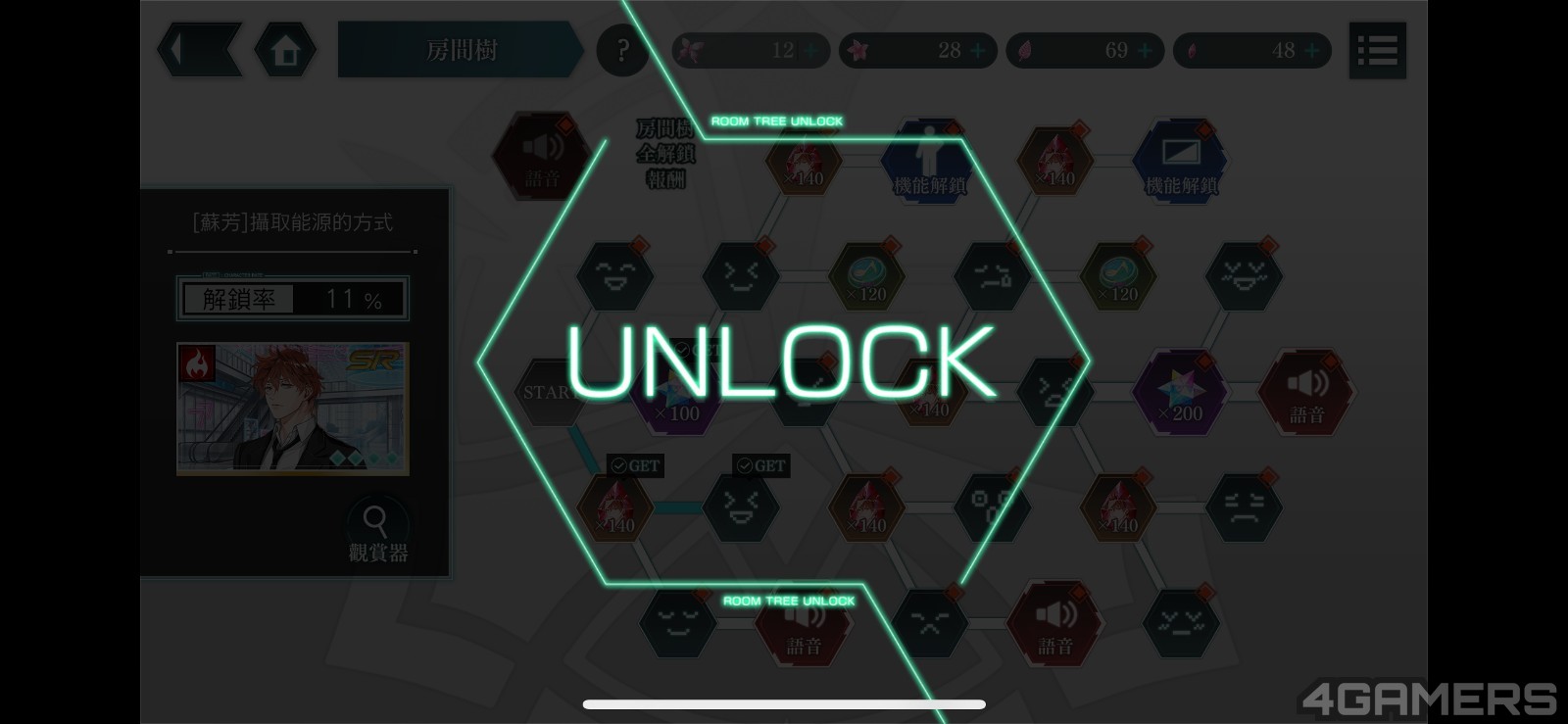The height and width of the screenshot is (724, 1568).
Task: Dismiss the UNLOCK banner overlay
Action: pos(782,361)
